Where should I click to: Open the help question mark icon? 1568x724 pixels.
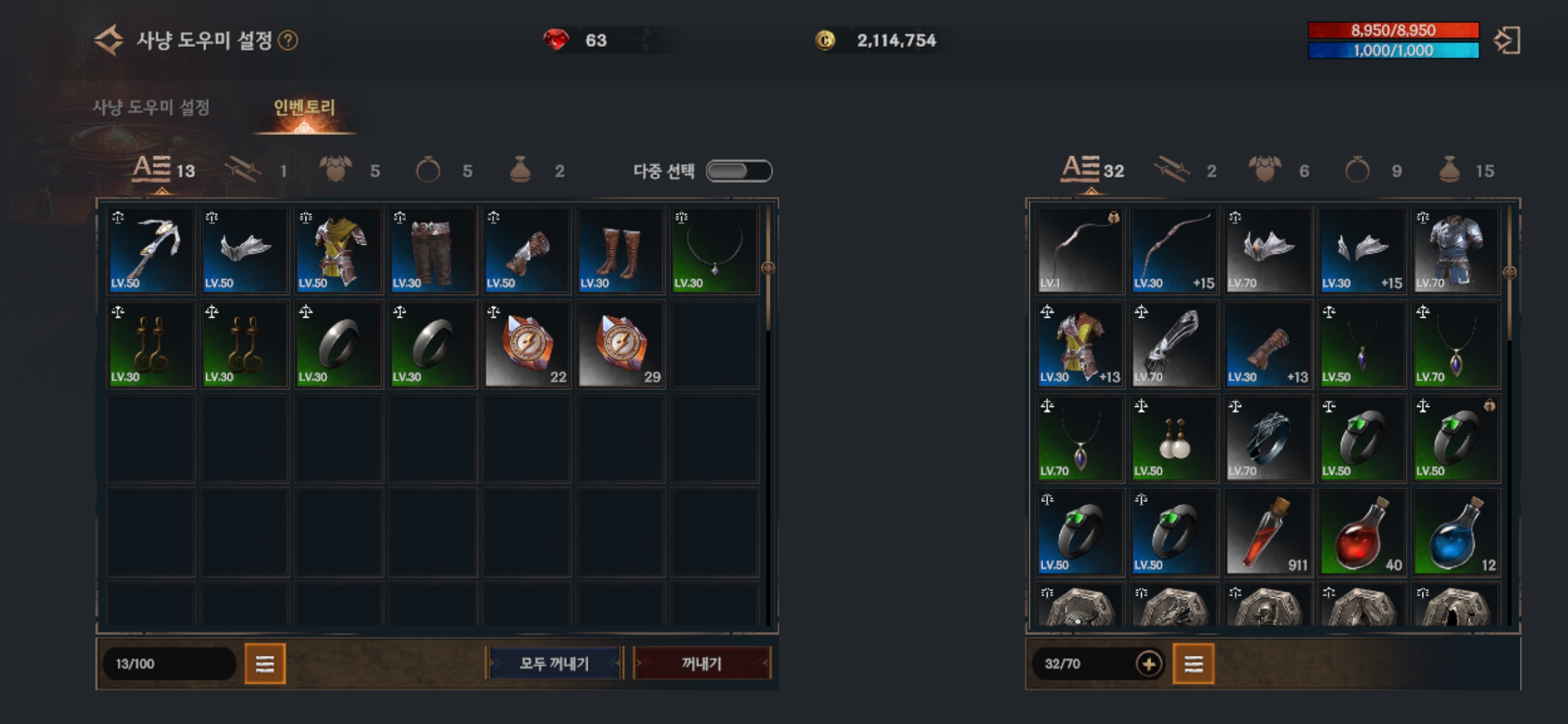click(x=288, y=41)
